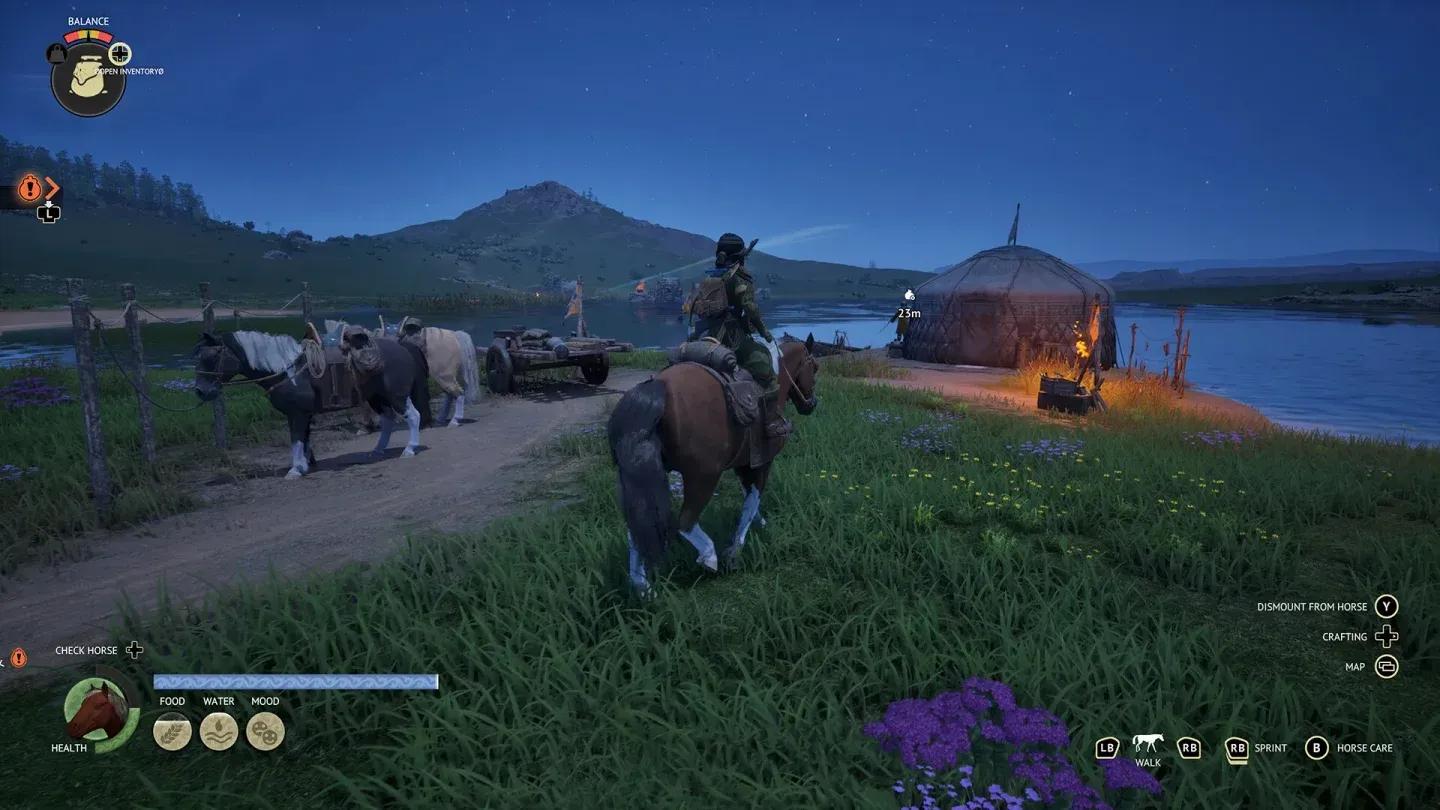Check the horse's Mood status icon

pyautogui.click(x=265, y=731)
